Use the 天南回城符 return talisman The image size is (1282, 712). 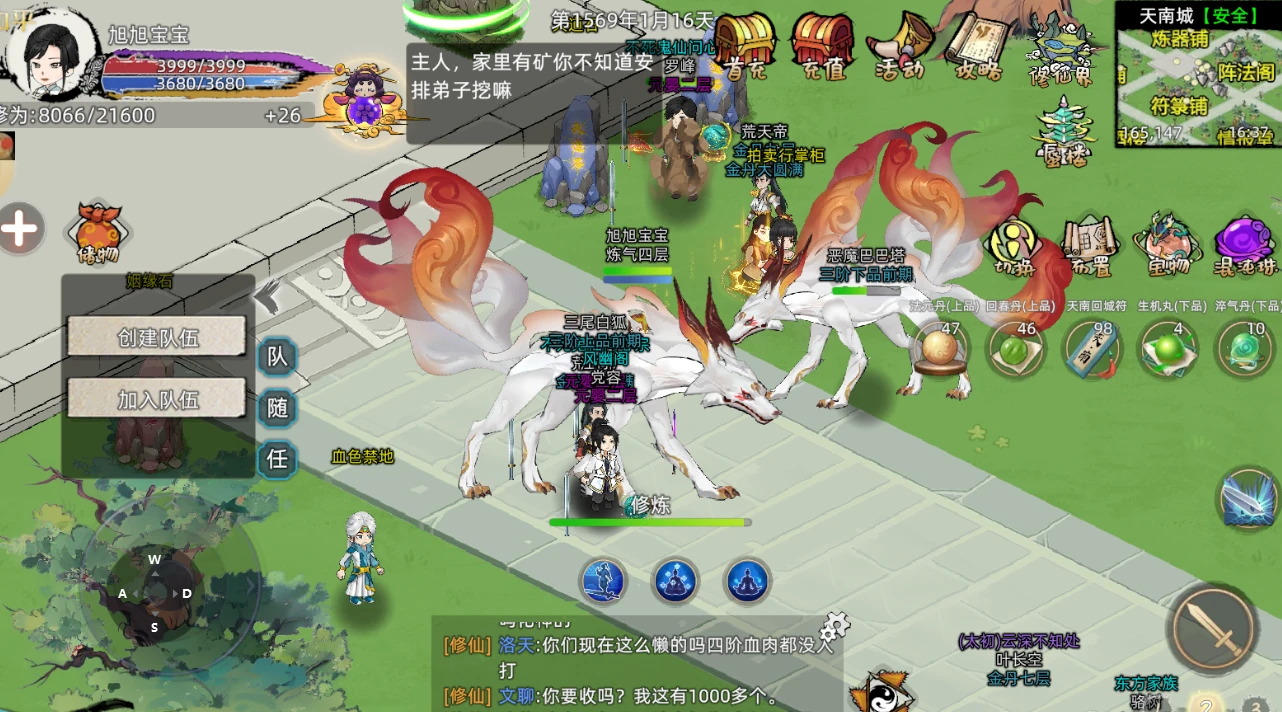1091,349
